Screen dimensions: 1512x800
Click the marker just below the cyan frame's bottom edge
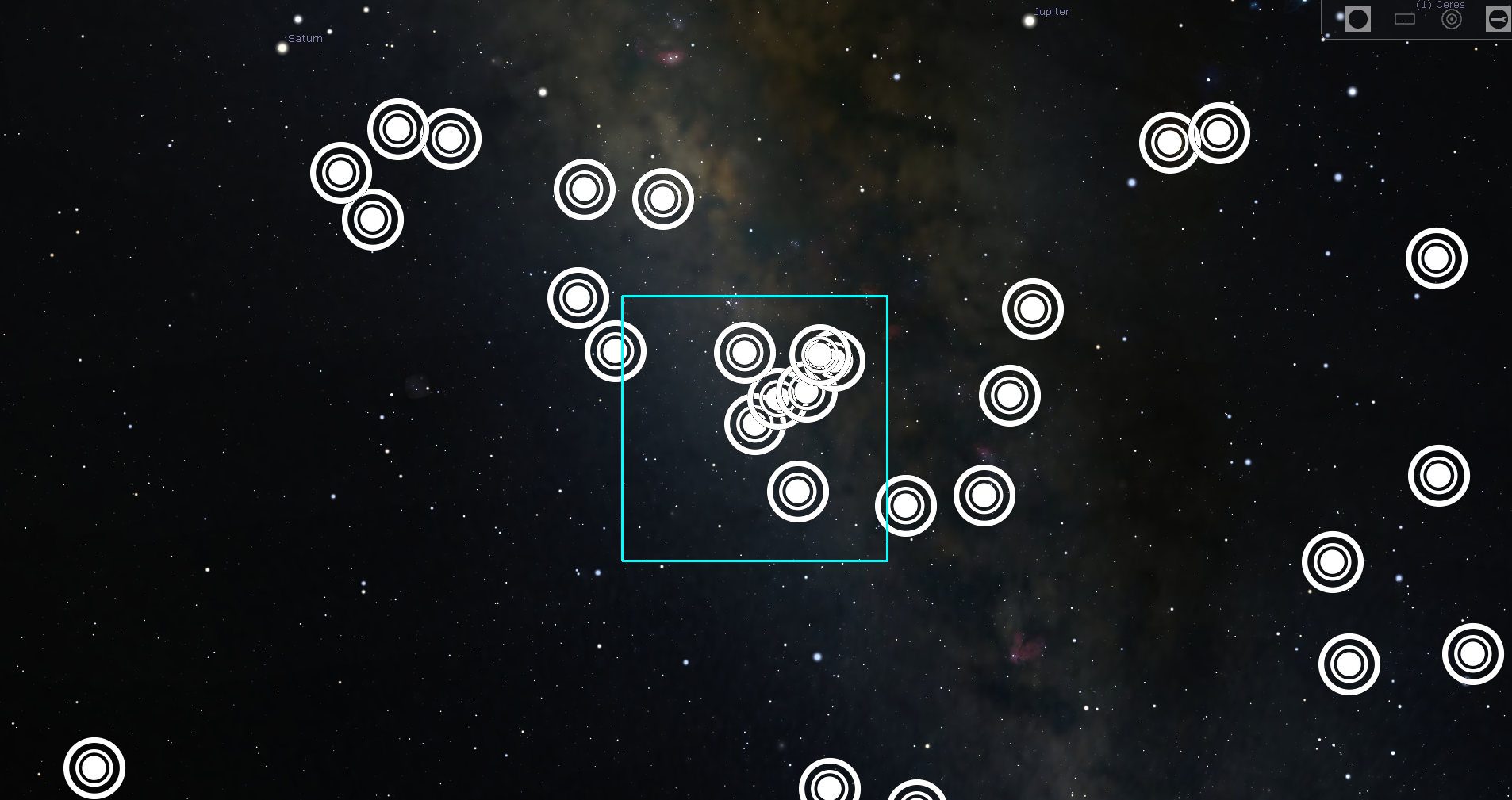click(907, 505)
